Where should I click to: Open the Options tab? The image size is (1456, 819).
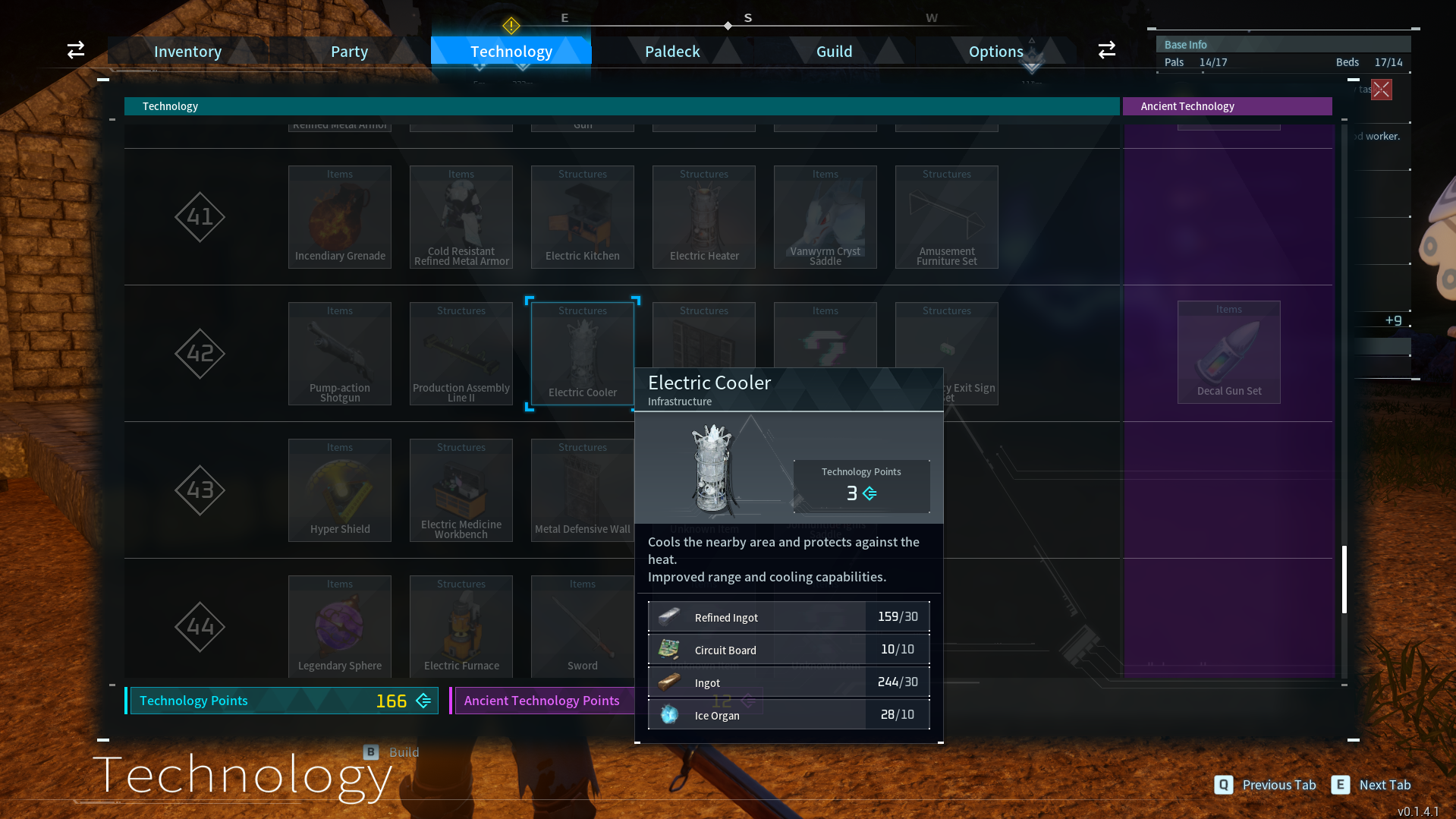coord(995,51)
